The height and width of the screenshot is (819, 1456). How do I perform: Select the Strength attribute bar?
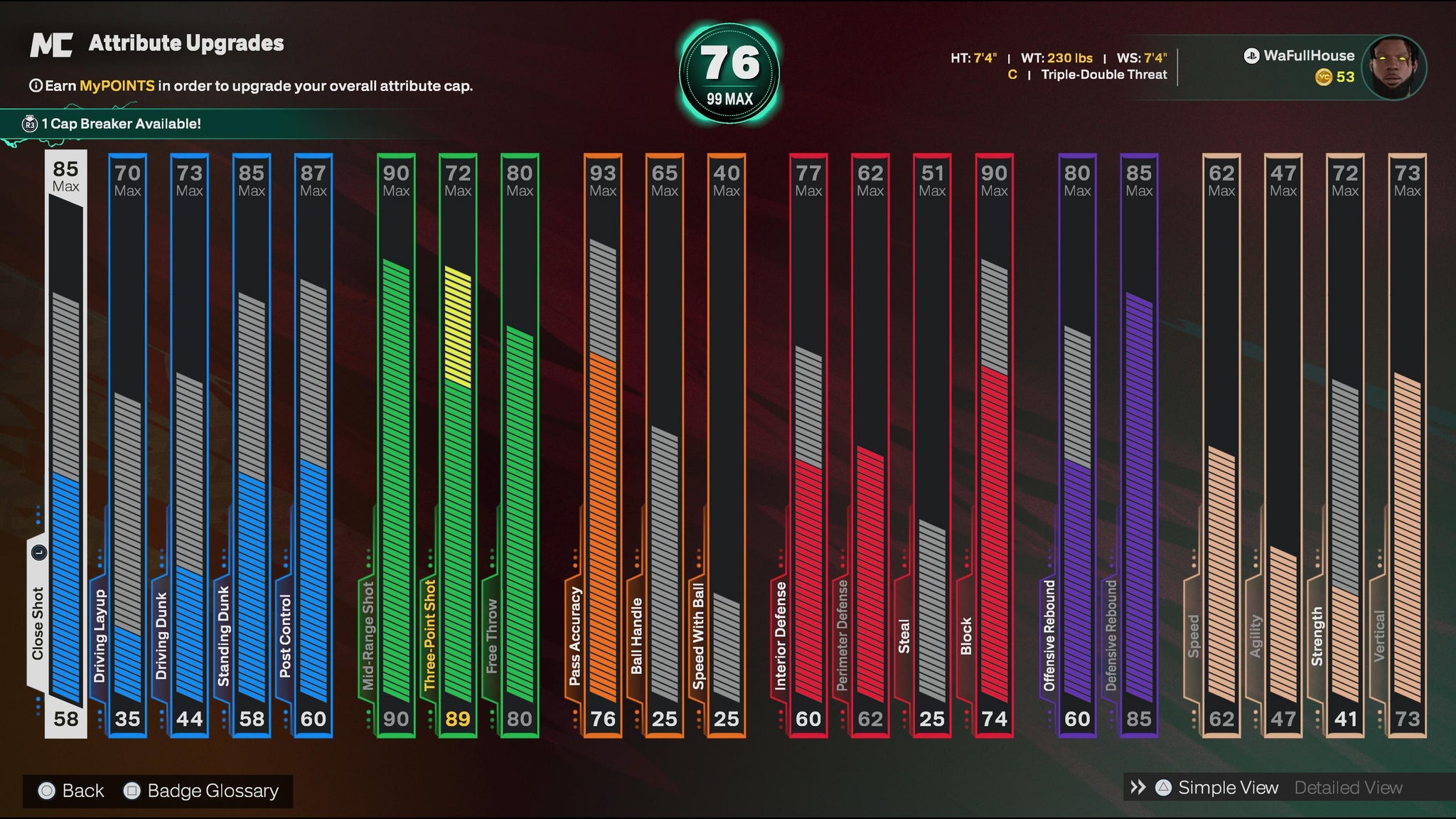tap(1345, 444)
